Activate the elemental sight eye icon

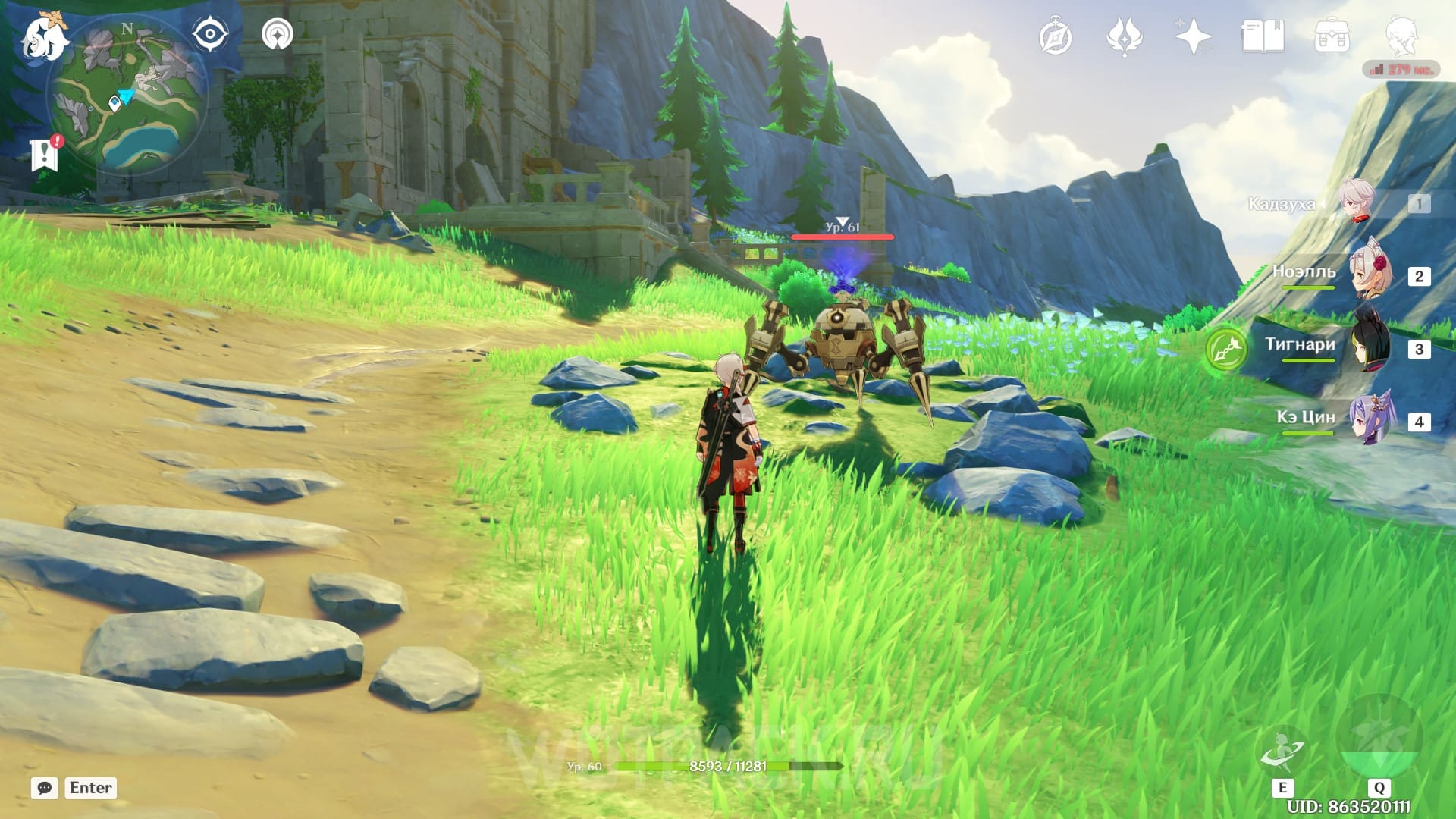209,35
